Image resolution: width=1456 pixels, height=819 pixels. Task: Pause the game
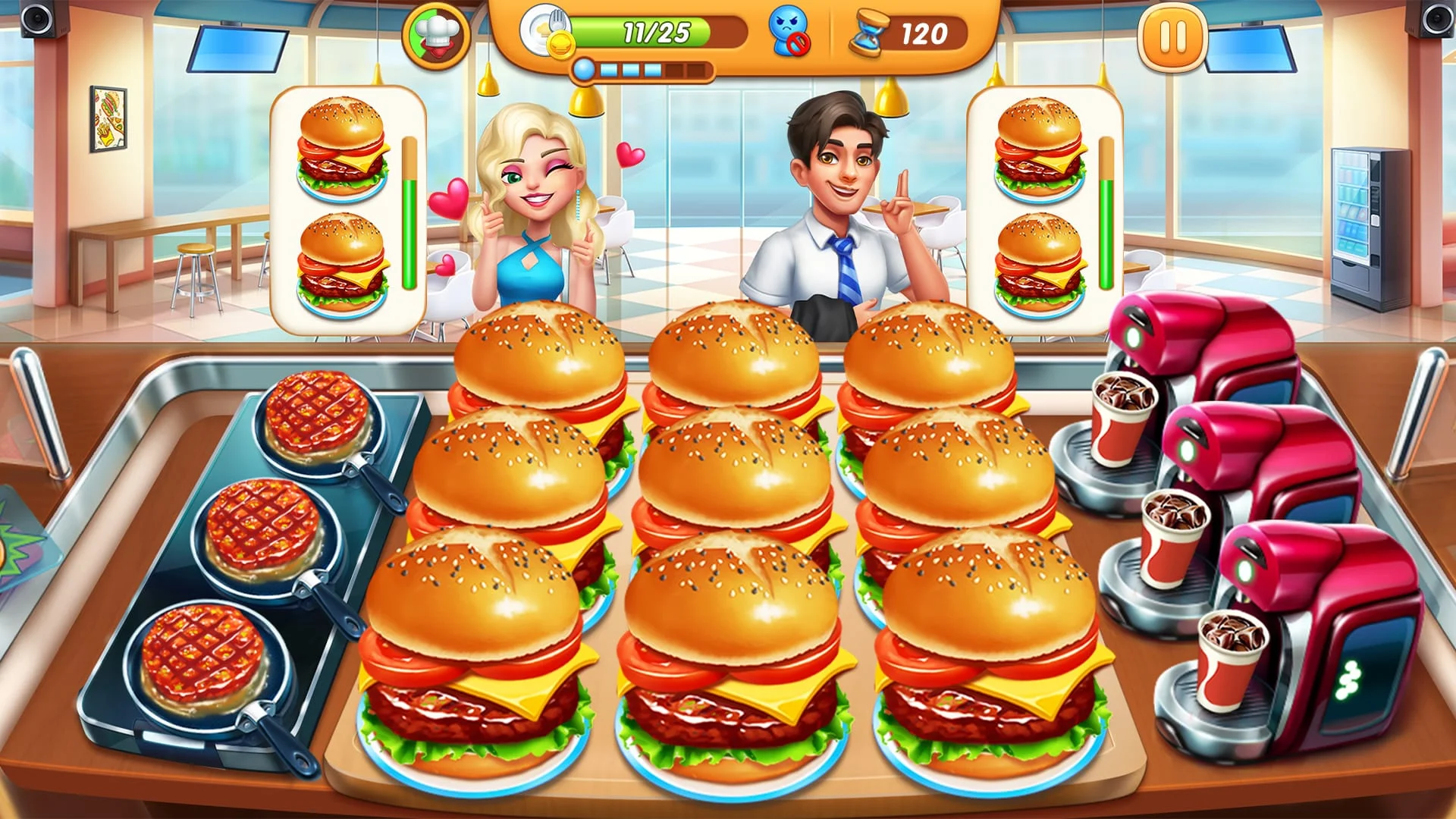1172,36
